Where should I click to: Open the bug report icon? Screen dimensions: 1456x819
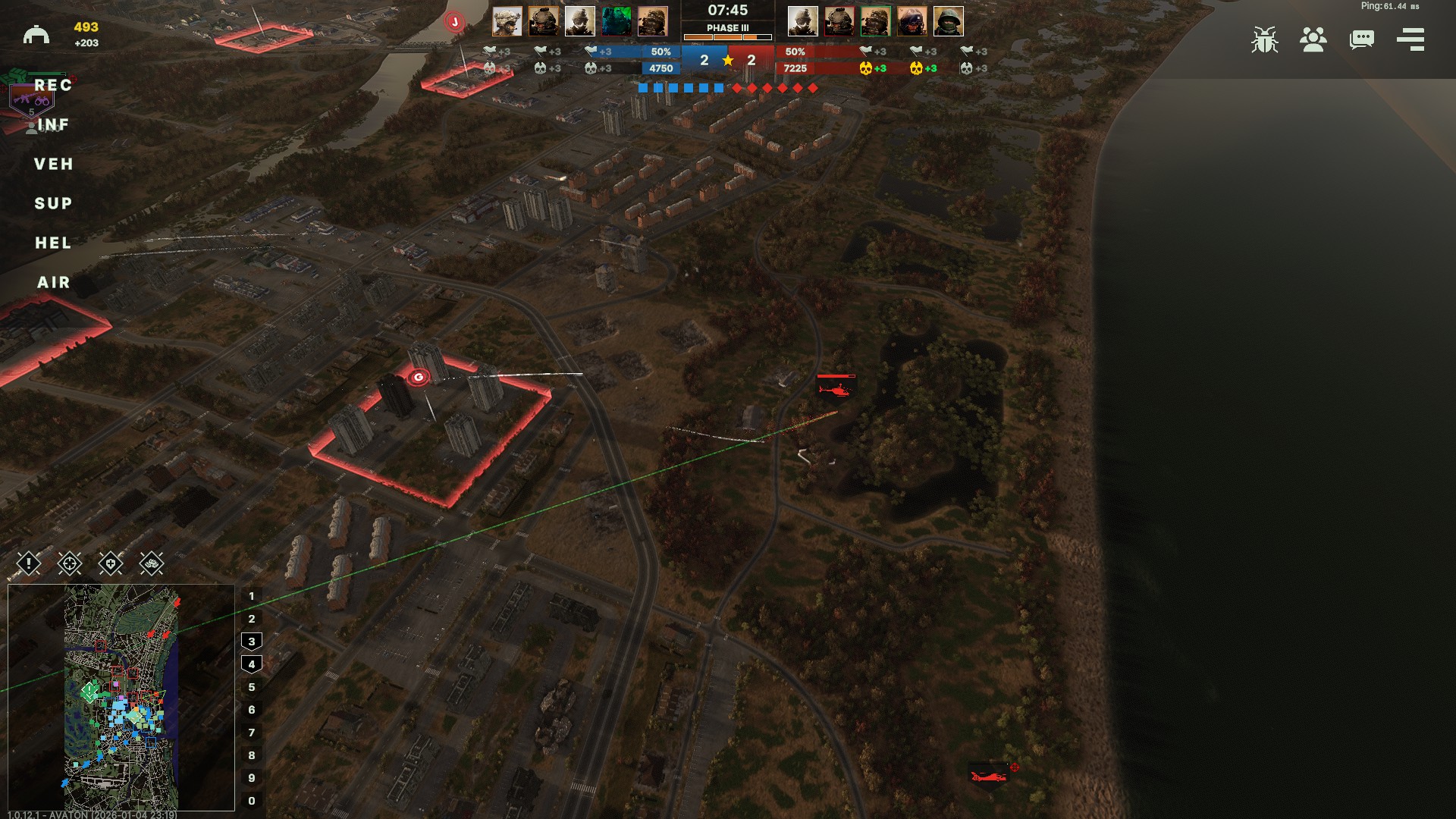tap(1264, 39)
